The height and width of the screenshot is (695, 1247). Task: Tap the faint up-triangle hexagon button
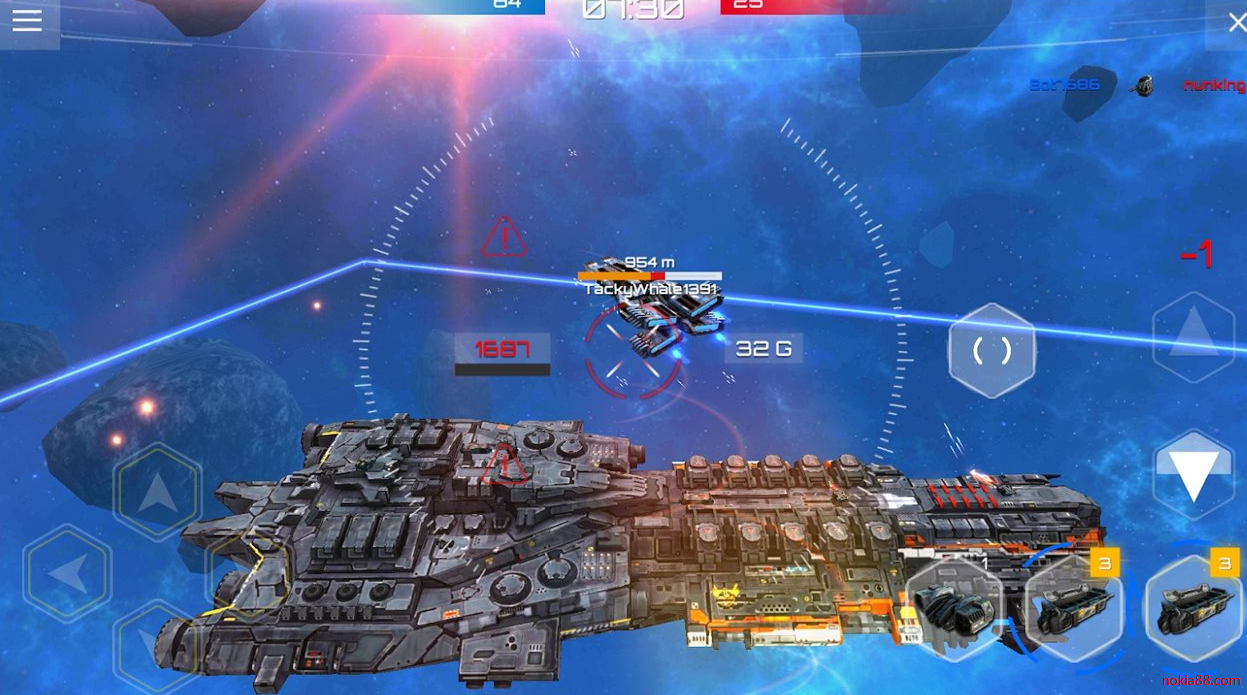(x=1193, y=336)
